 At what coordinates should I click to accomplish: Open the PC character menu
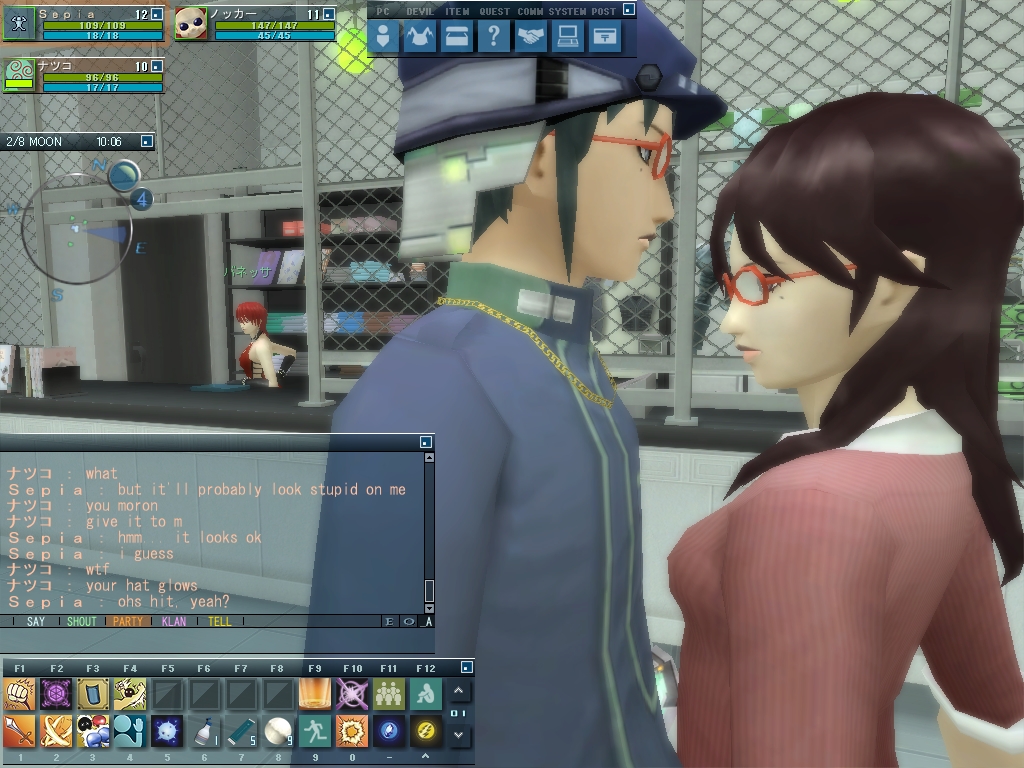coord(384,37)
